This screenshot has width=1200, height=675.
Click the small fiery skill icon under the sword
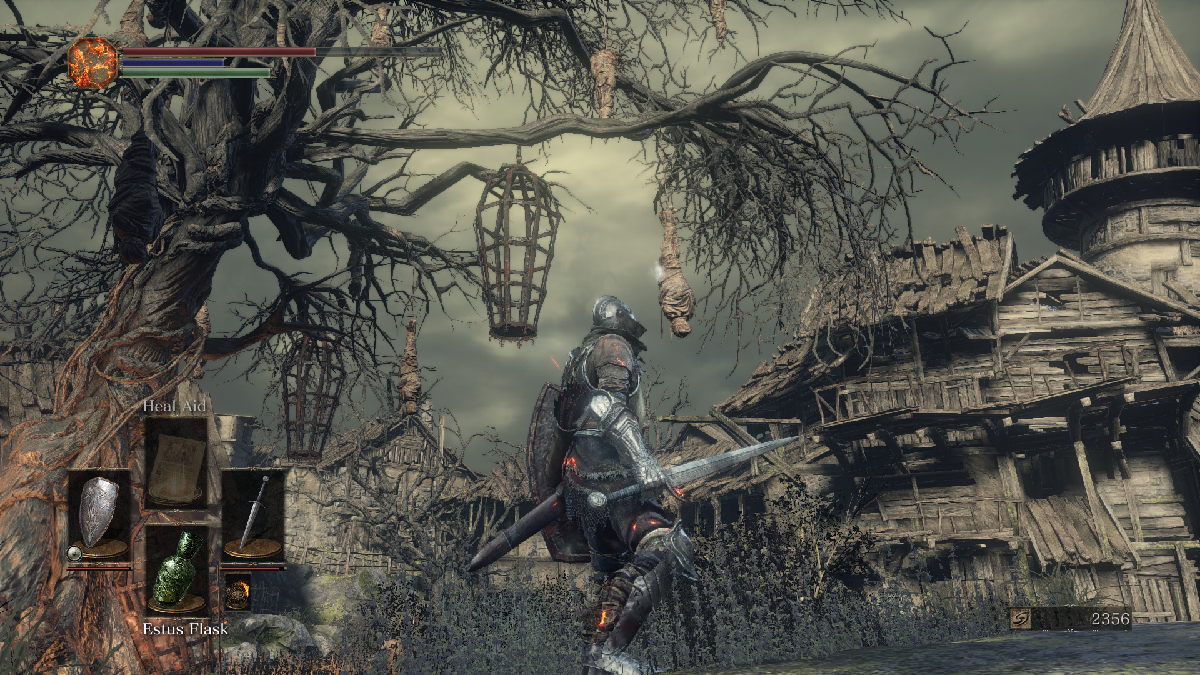click(237, 591)
